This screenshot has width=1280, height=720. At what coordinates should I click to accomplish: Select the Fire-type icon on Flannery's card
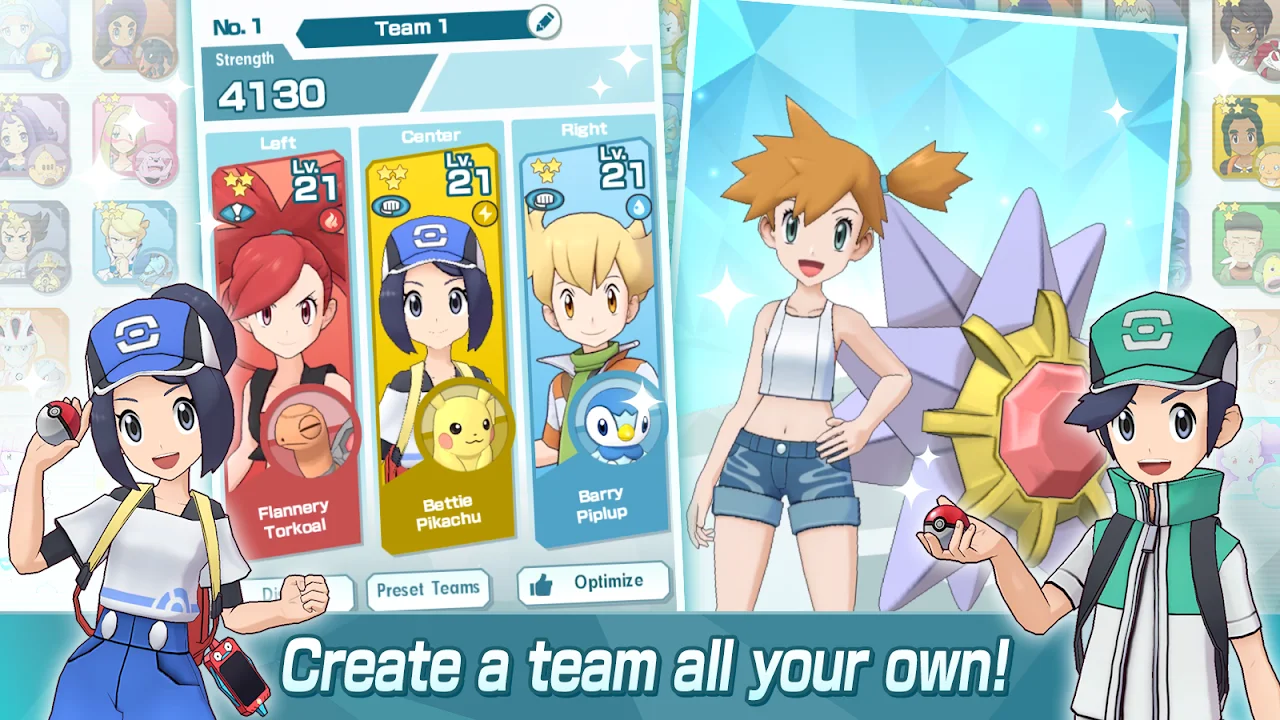point(331,218)
